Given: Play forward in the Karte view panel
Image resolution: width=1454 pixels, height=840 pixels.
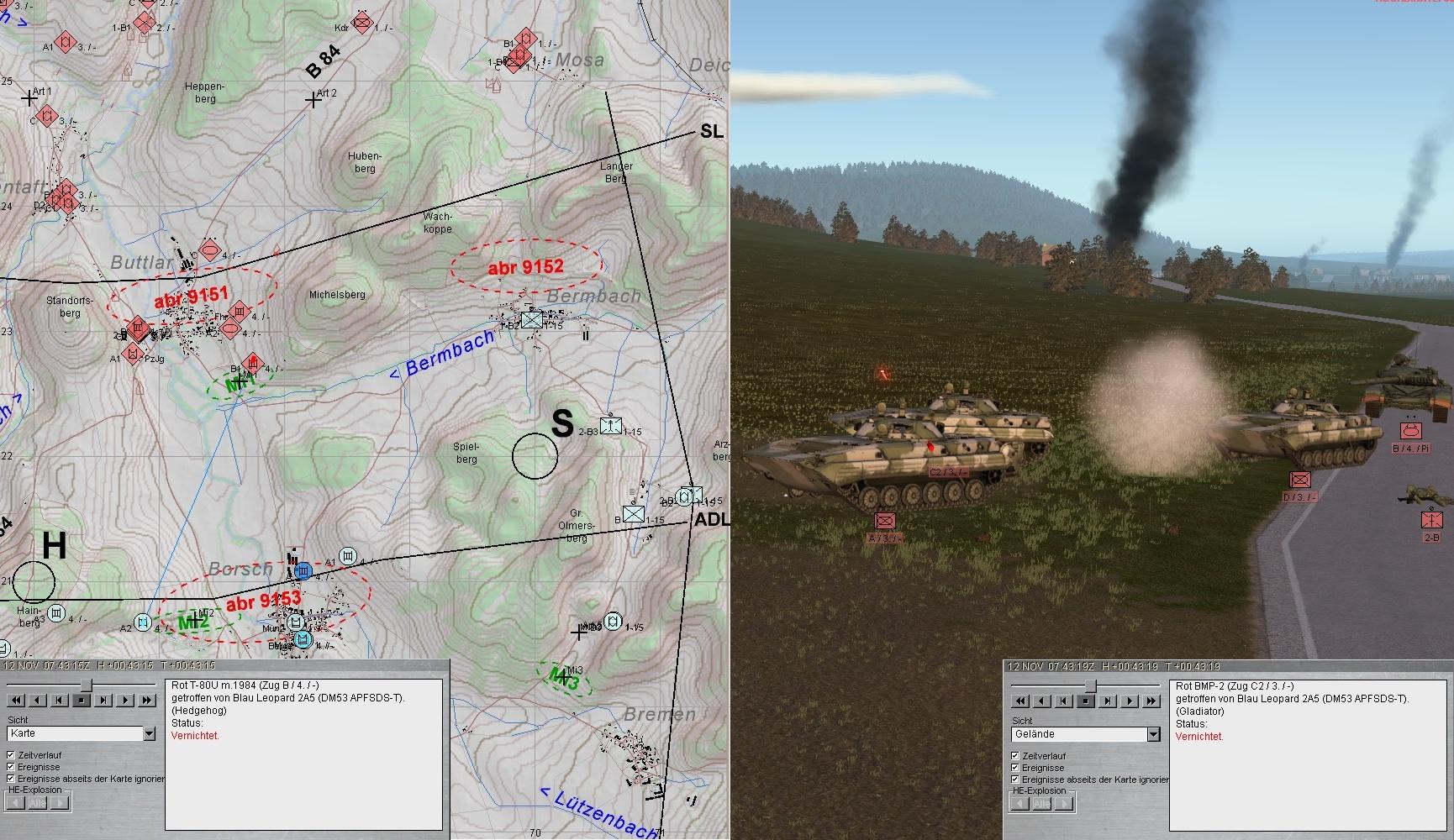Looking at the screenshot, I should tap(126, 700).
